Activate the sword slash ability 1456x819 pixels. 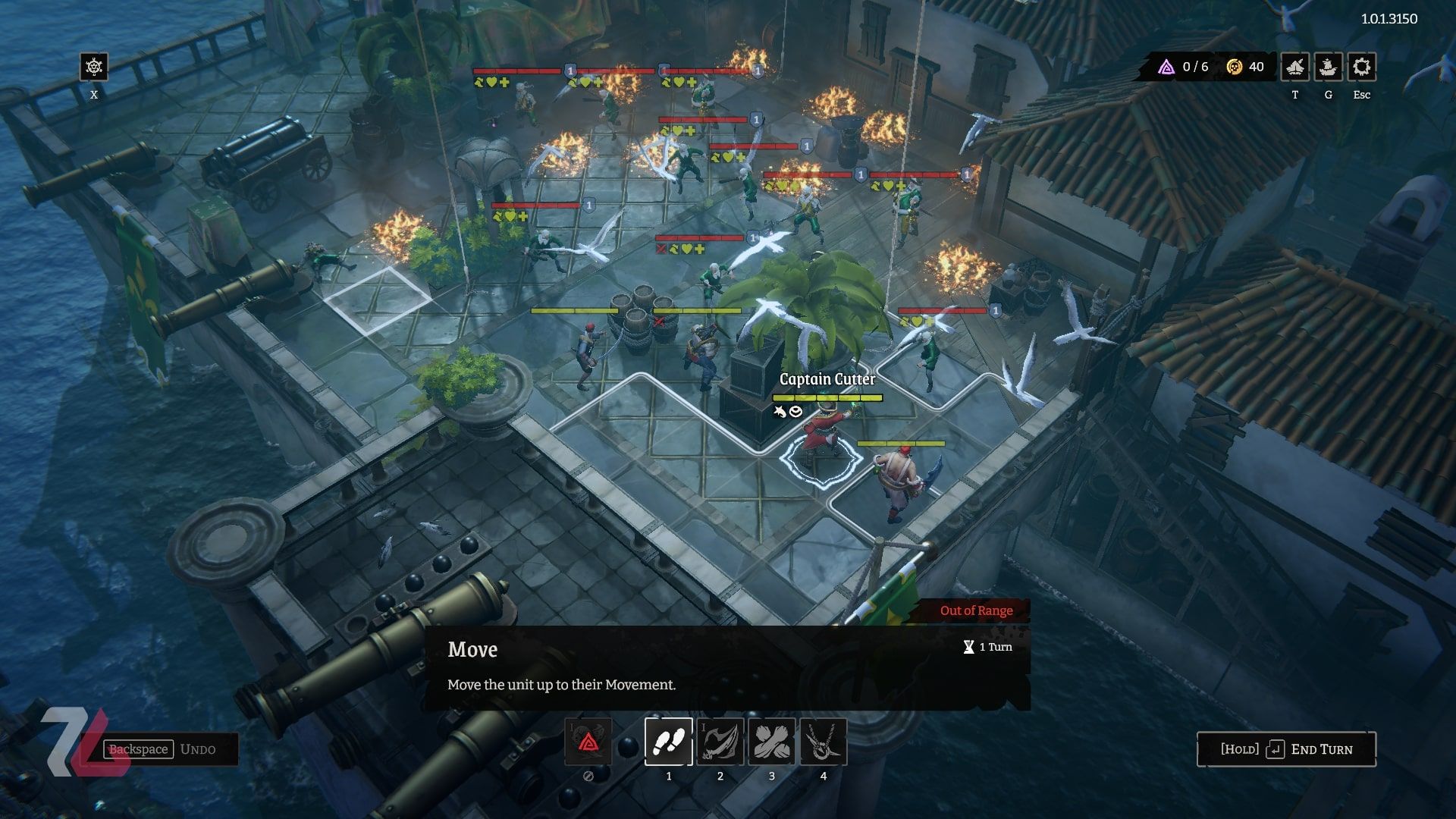[x=720, y=741]
